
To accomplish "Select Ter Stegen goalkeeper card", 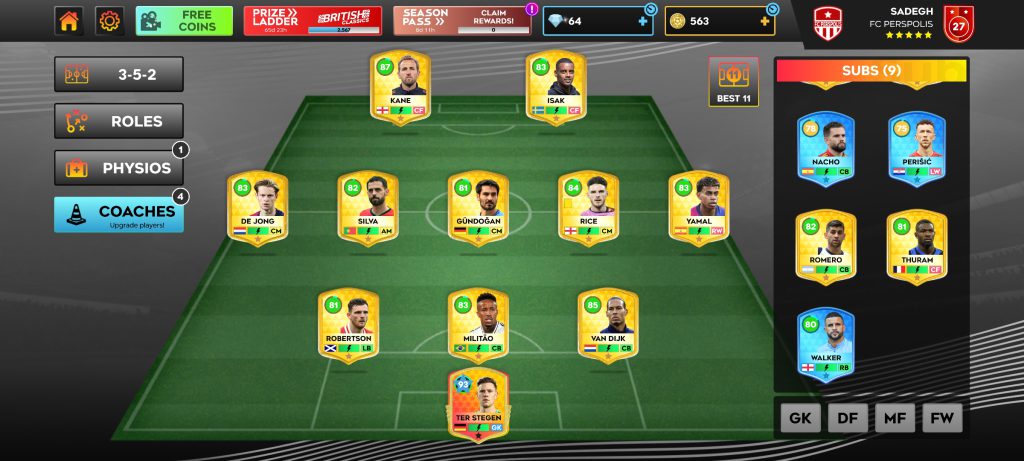I will [479, 404].
